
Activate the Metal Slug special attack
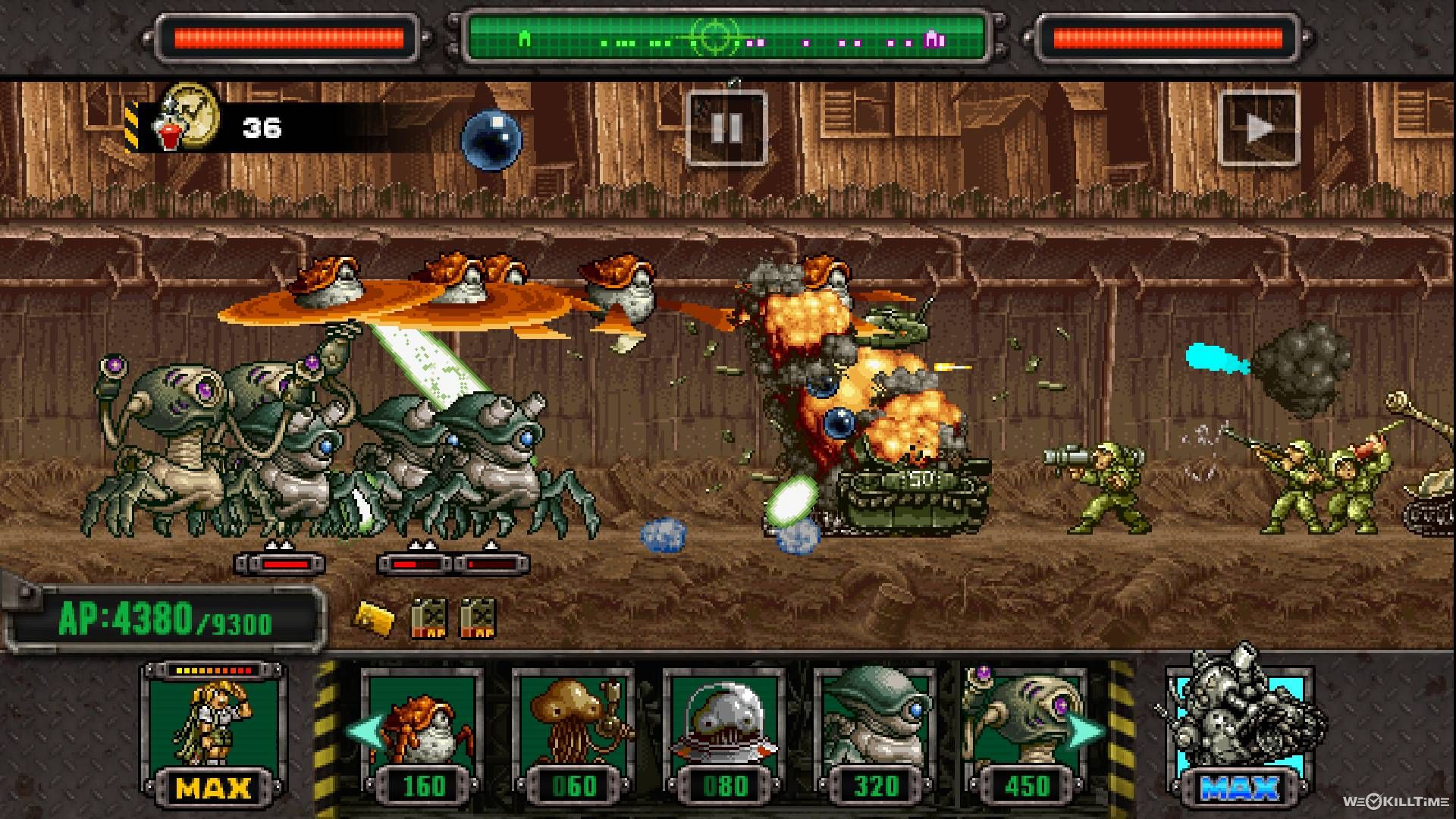coord(1242,726)
